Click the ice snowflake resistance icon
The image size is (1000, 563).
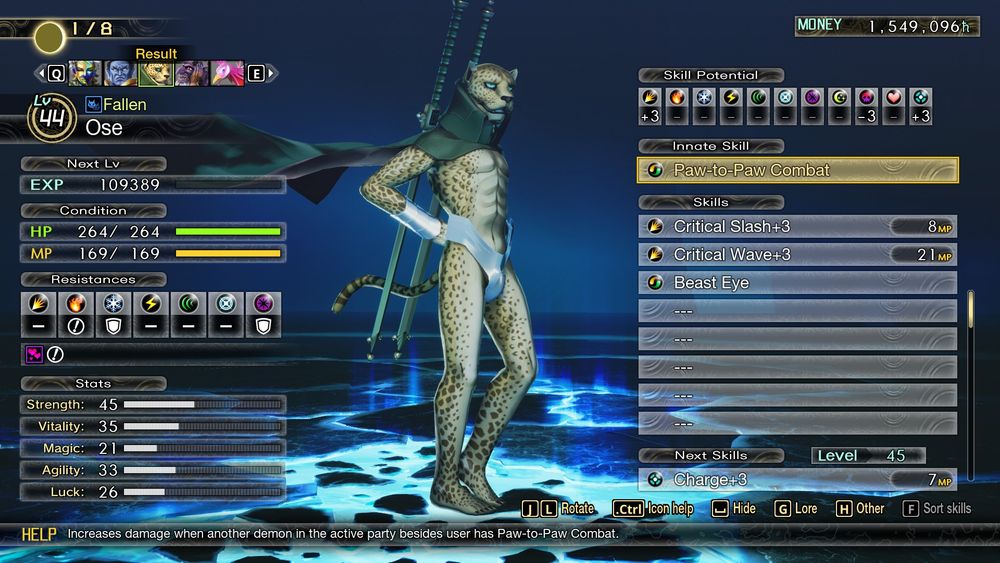(x=113, y=303)
